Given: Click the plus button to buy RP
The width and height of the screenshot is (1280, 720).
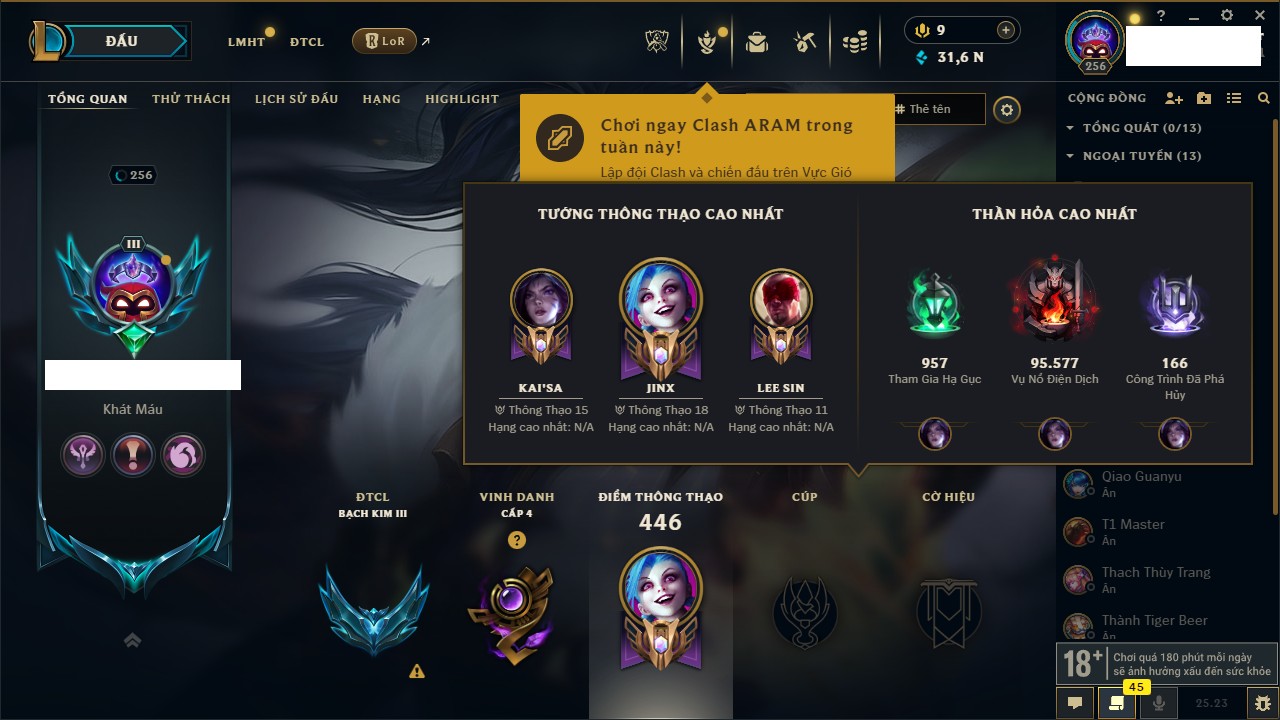Looking at the screenshot, I should [x=1006, y=30].
